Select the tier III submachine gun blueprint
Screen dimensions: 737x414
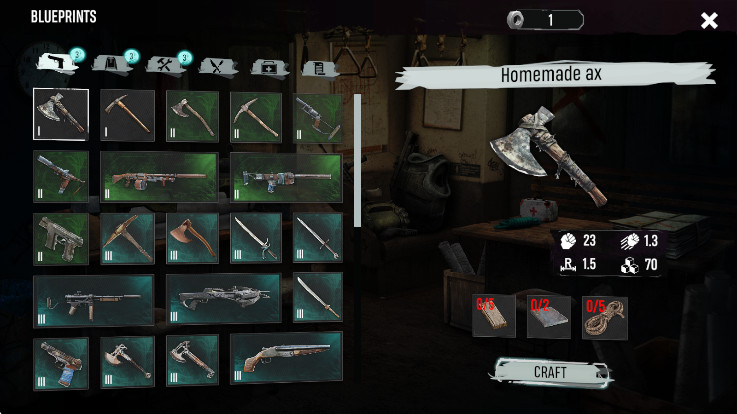[93, 299]
